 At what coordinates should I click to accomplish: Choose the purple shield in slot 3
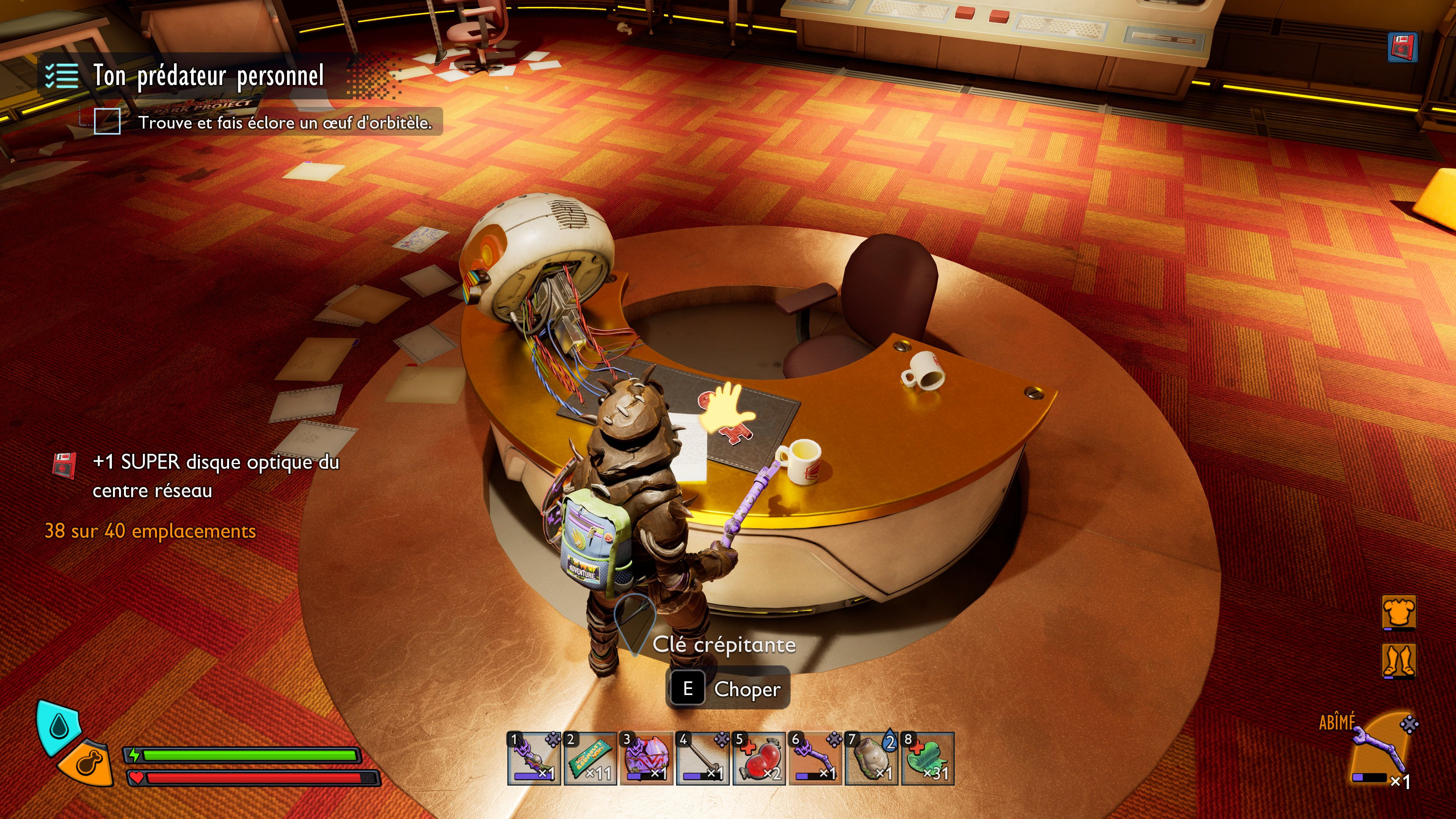[x=646, y=758]
